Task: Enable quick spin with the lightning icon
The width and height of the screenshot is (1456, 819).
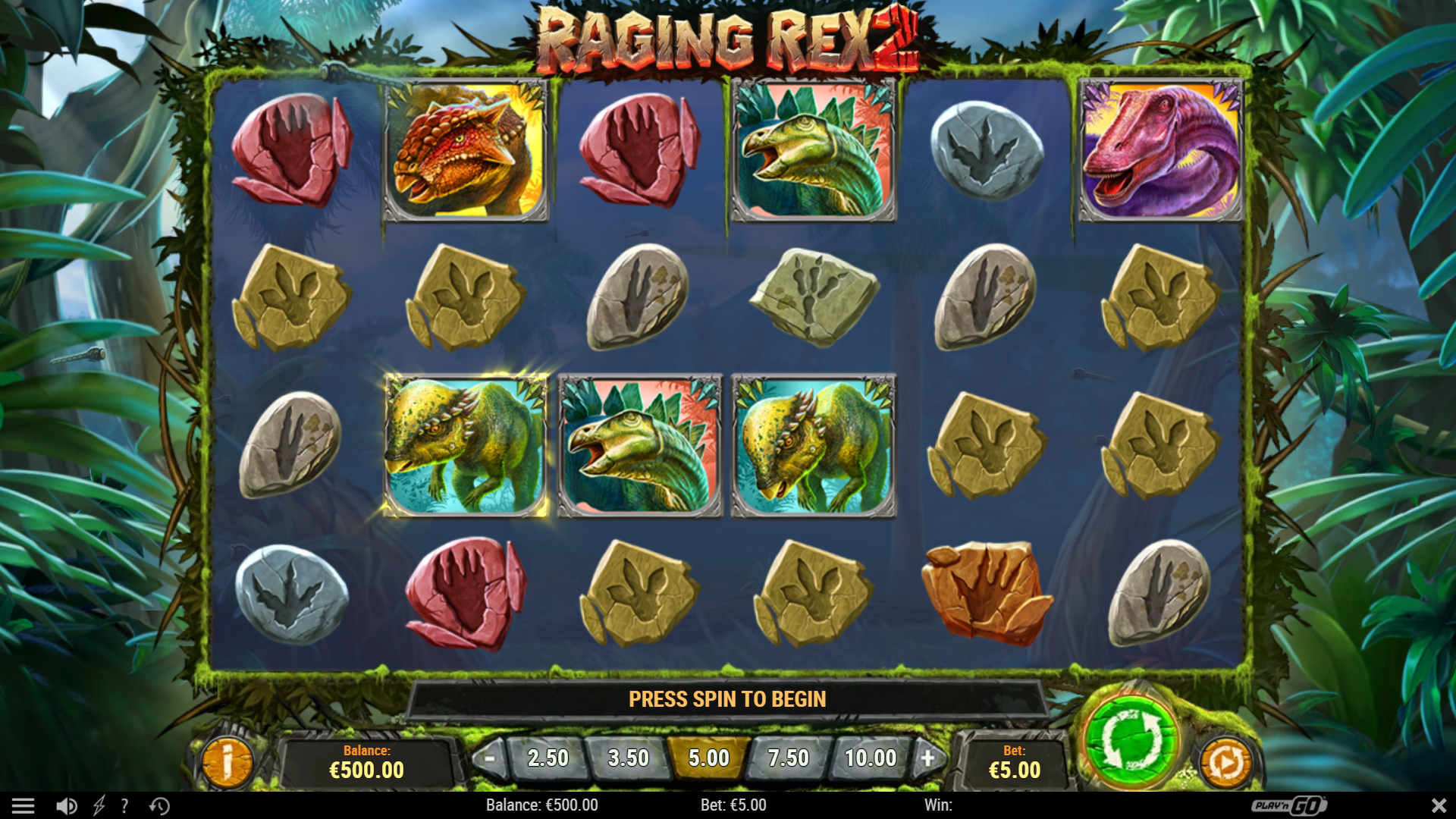Action: point(99,805)
